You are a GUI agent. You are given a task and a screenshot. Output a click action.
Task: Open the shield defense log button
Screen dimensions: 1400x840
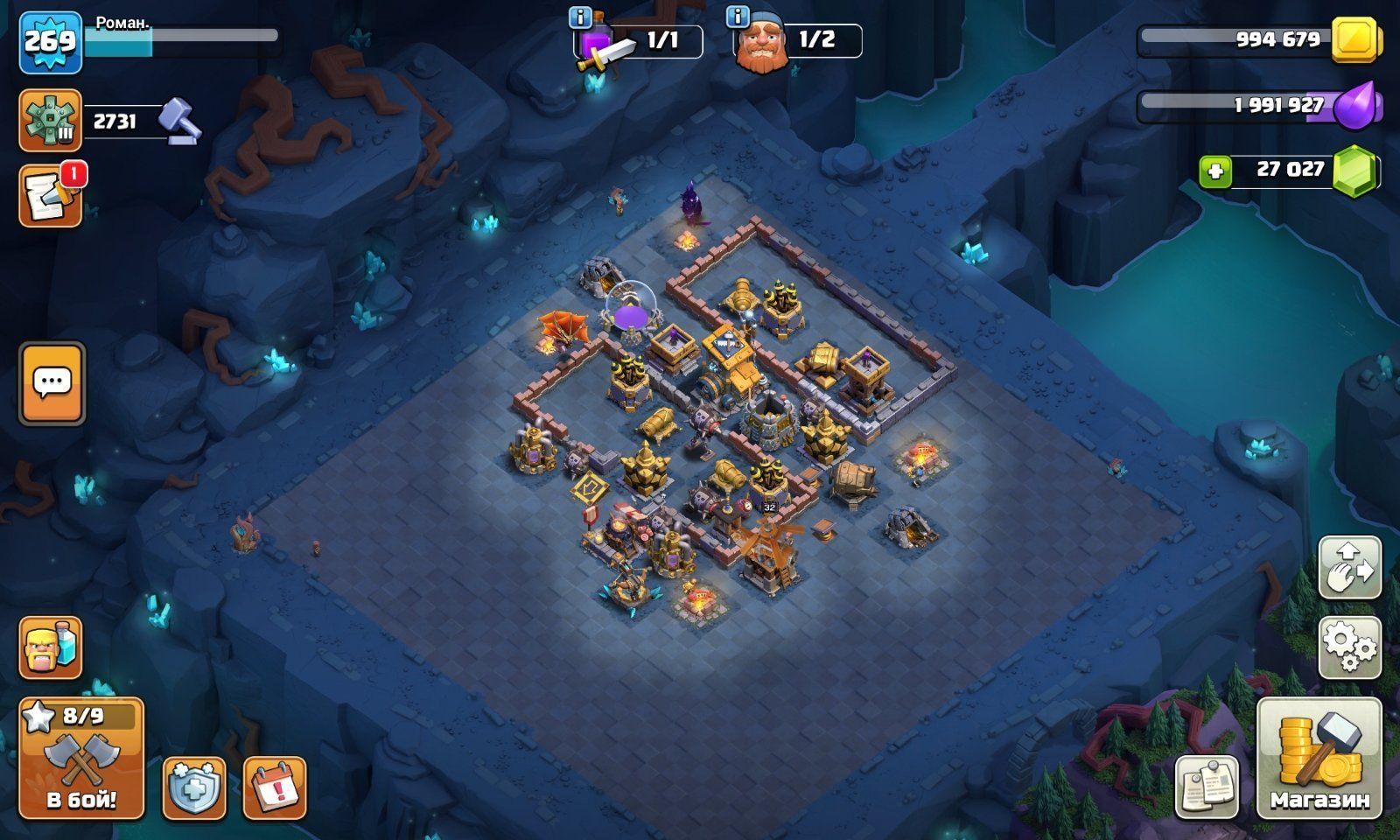point(194,787)
